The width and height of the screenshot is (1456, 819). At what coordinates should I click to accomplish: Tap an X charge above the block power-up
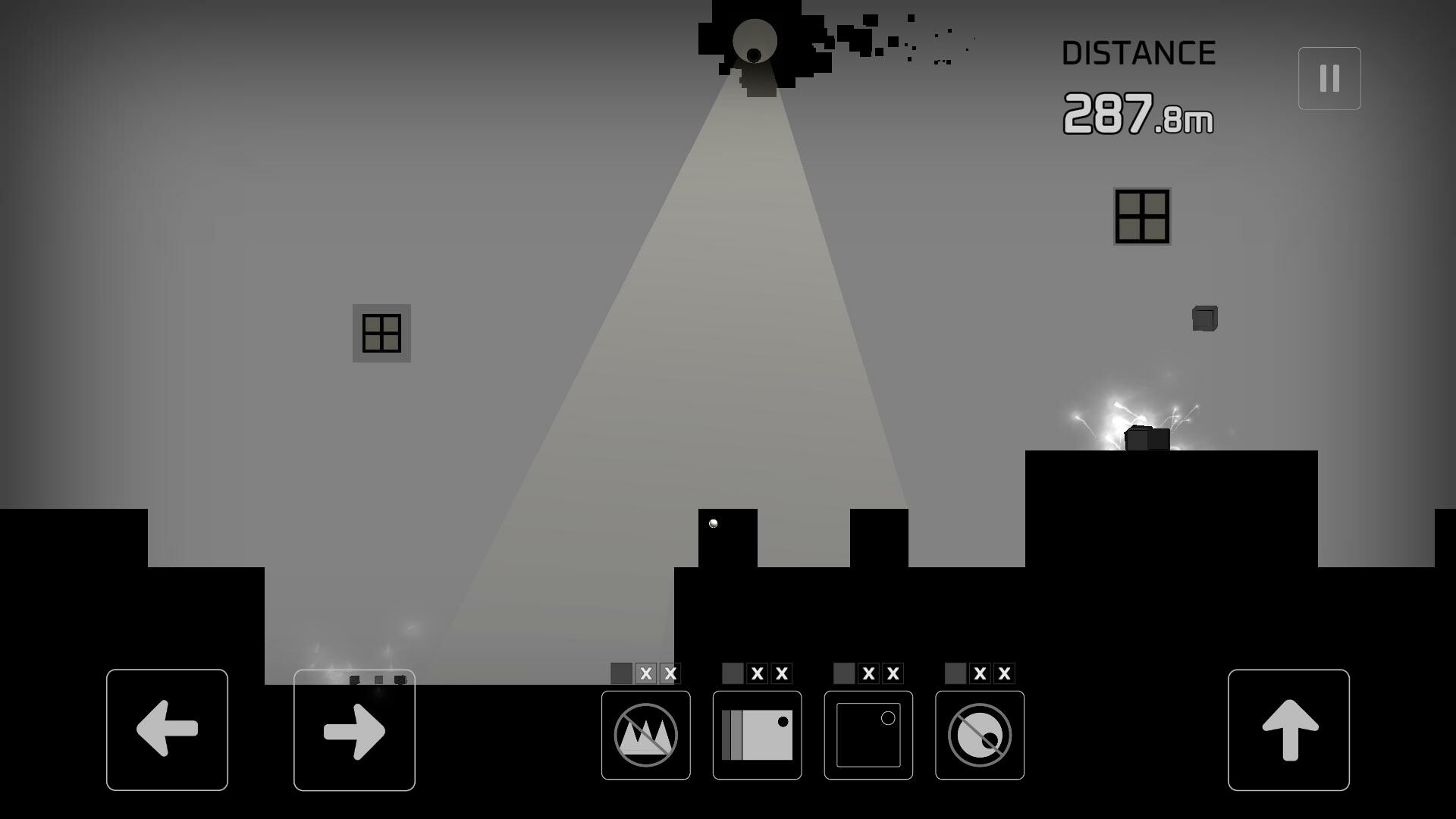coord(758,672)
